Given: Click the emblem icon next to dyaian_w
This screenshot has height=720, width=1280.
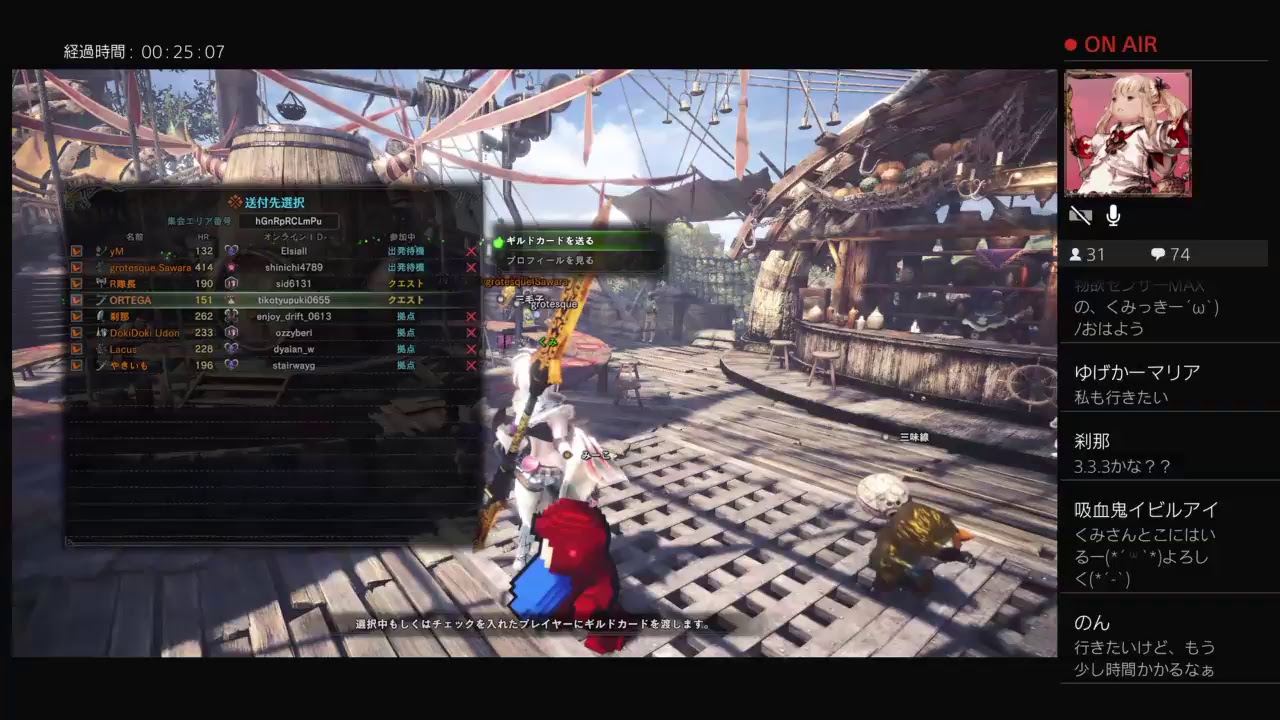Looking at the screenshot, I should (231, 348).
